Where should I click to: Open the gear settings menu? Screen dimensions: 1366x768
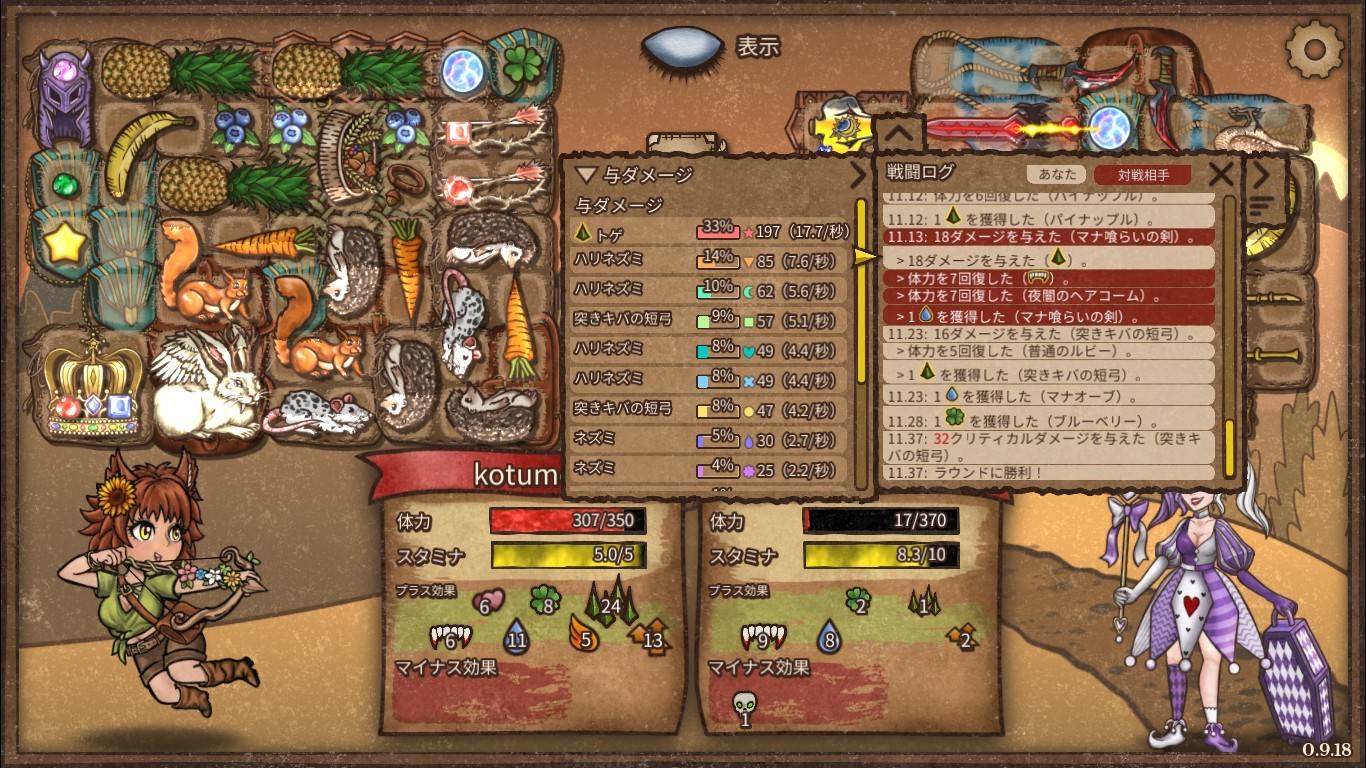tap(1314, 47)
